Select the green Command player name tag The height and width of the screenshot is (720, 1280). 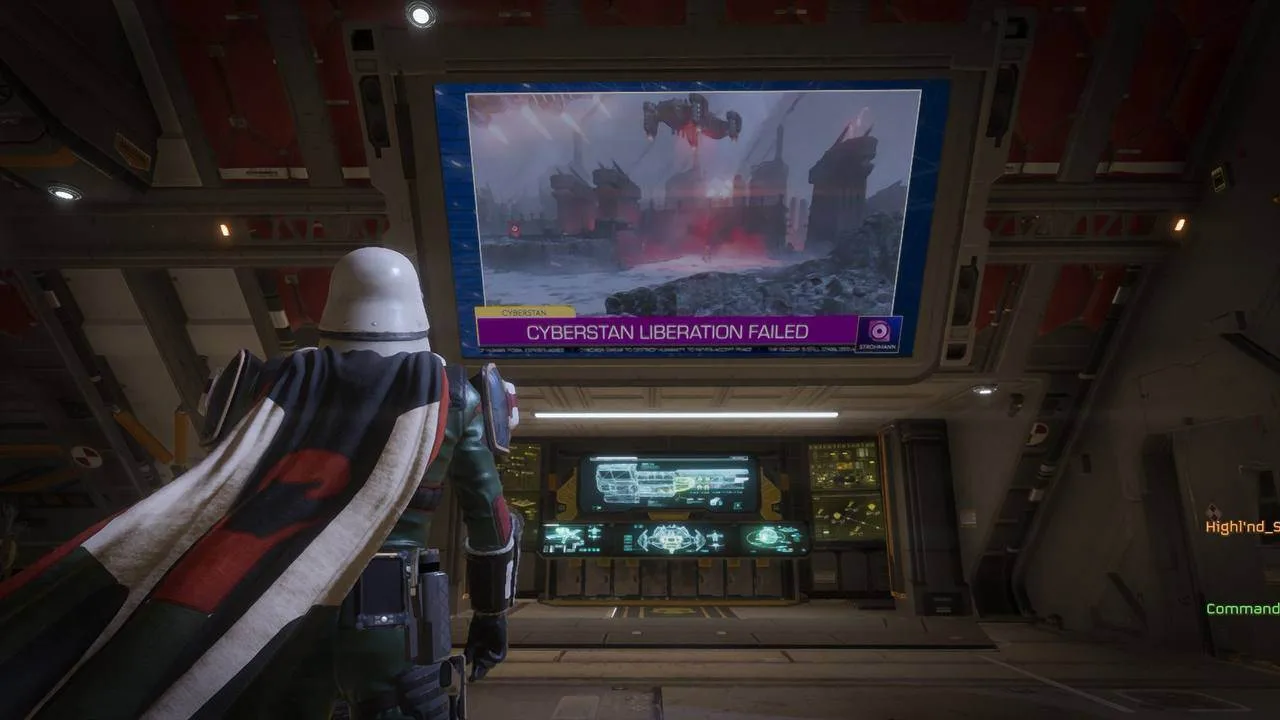click(x=1243, y=609)
